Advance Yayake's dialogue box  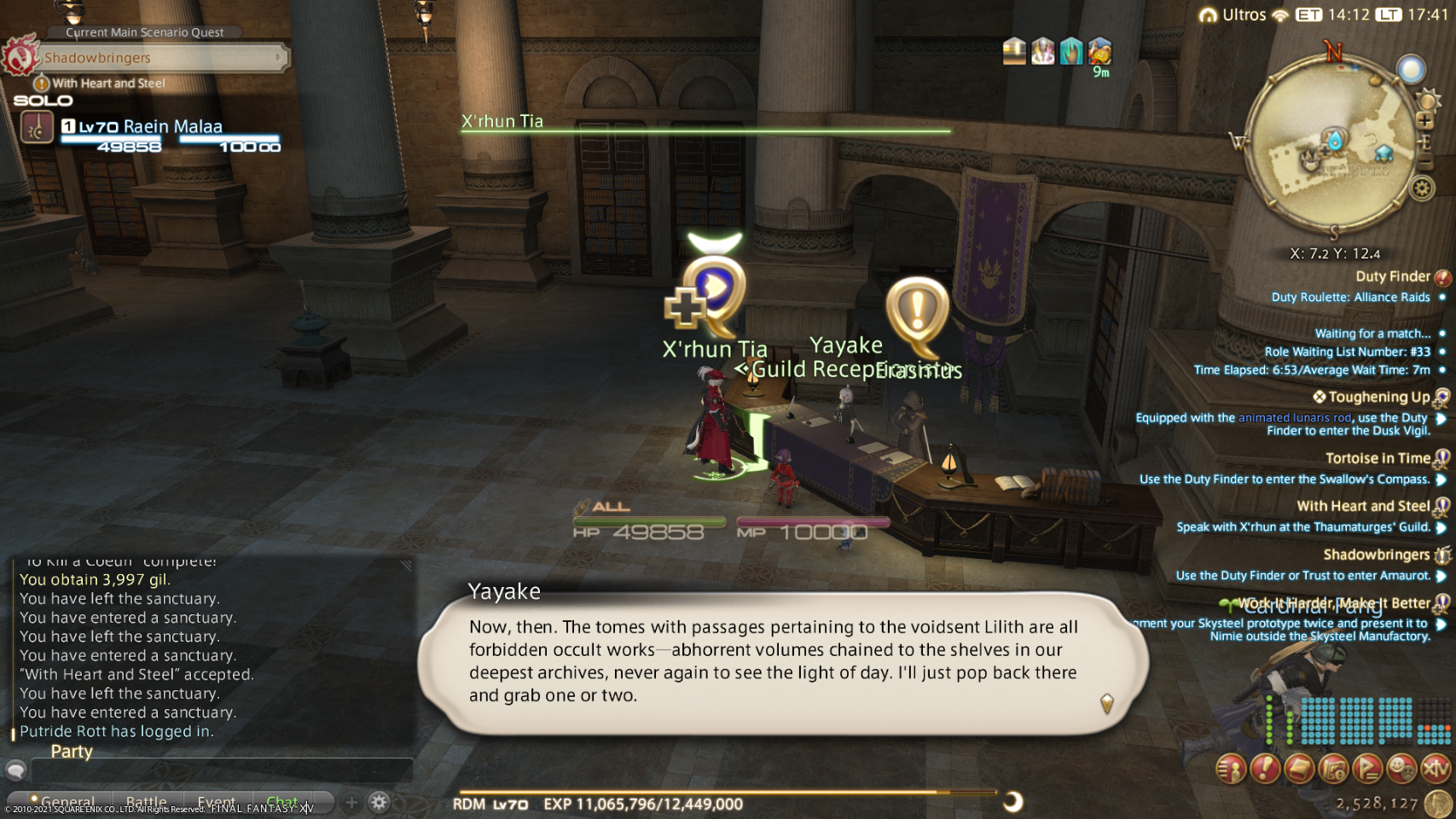[783, 661]
